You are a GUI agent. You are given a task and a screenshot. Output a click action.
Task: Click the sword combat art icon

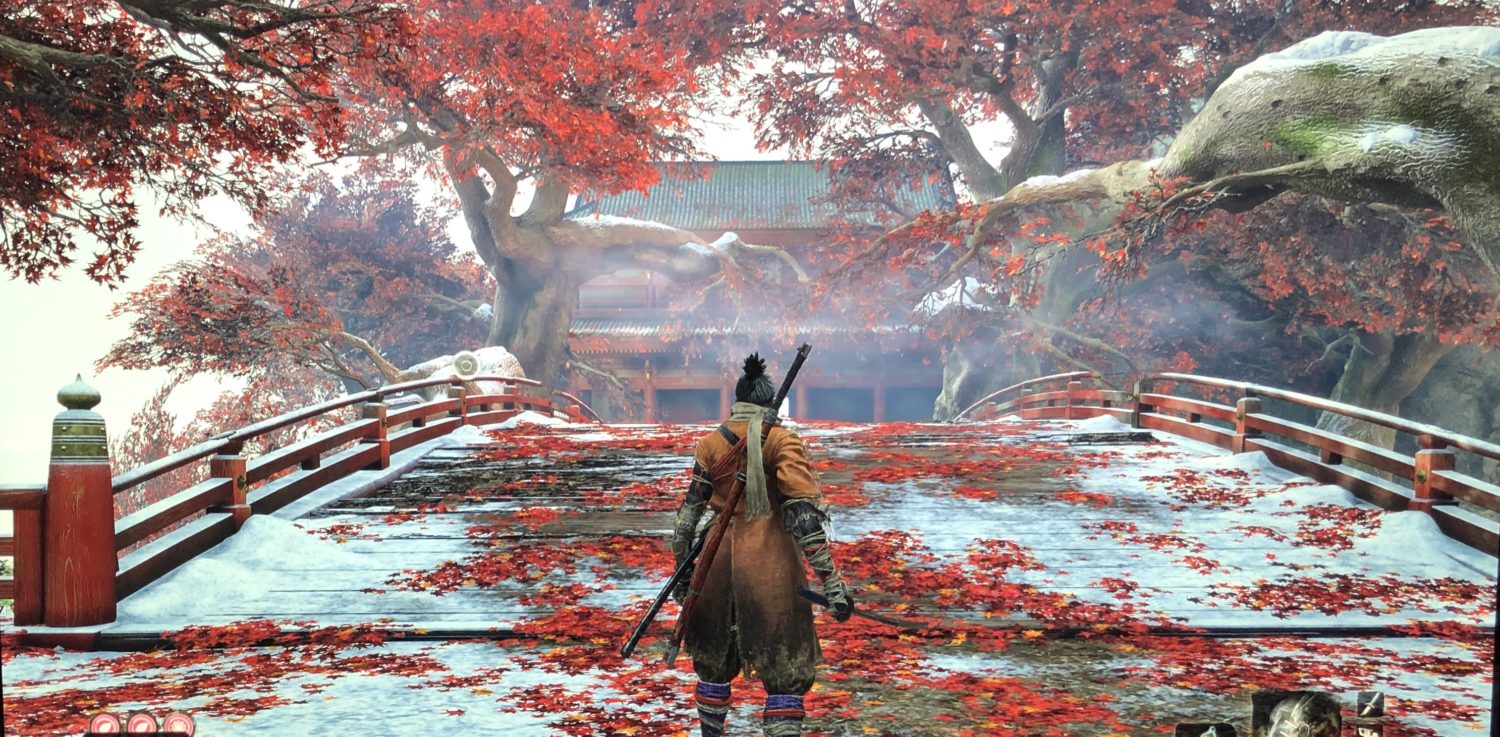(1370, 705)
